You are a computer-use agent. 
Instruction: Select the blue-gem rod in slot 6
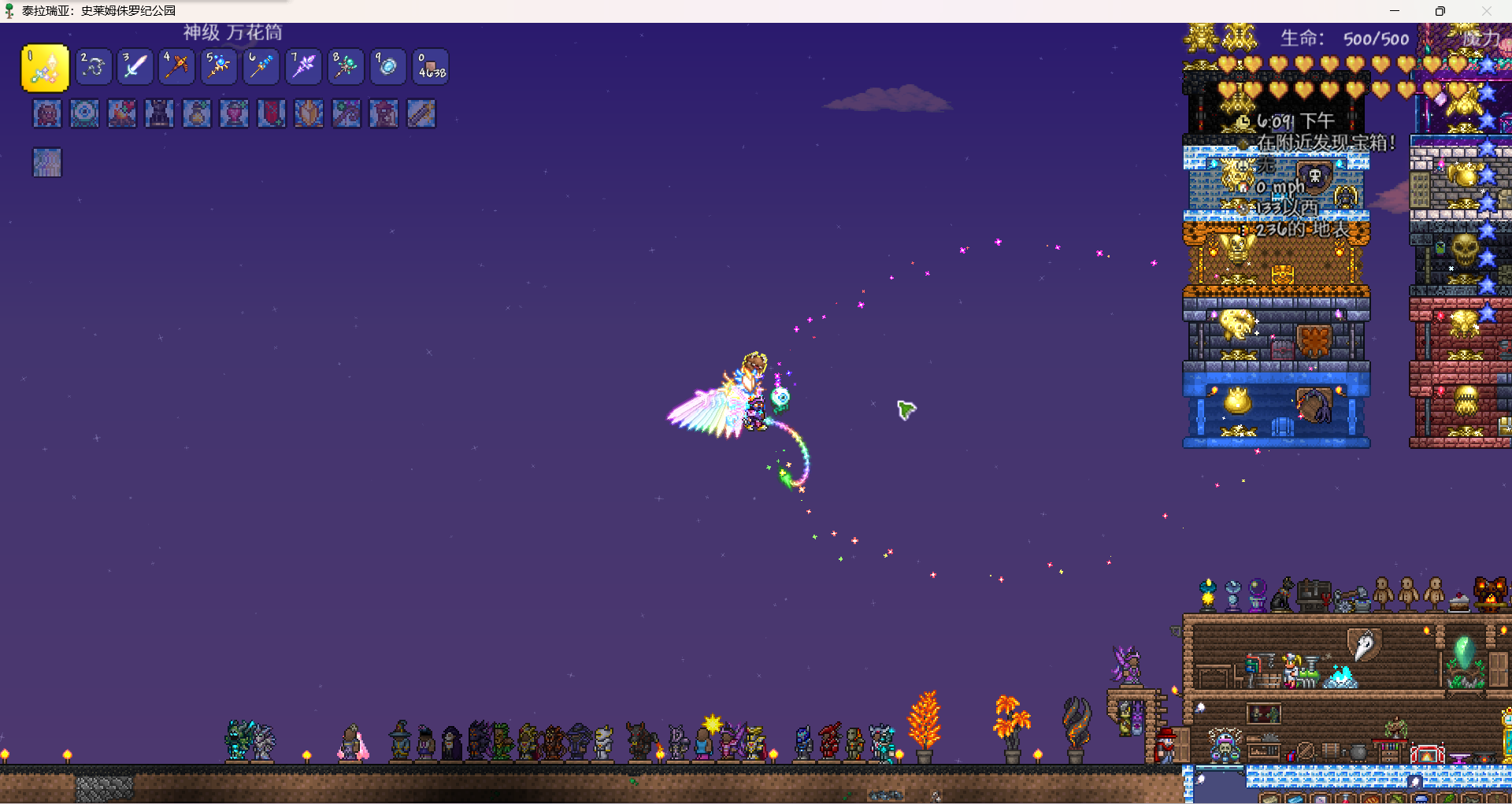pyautogui.click(x=261, y=67)
